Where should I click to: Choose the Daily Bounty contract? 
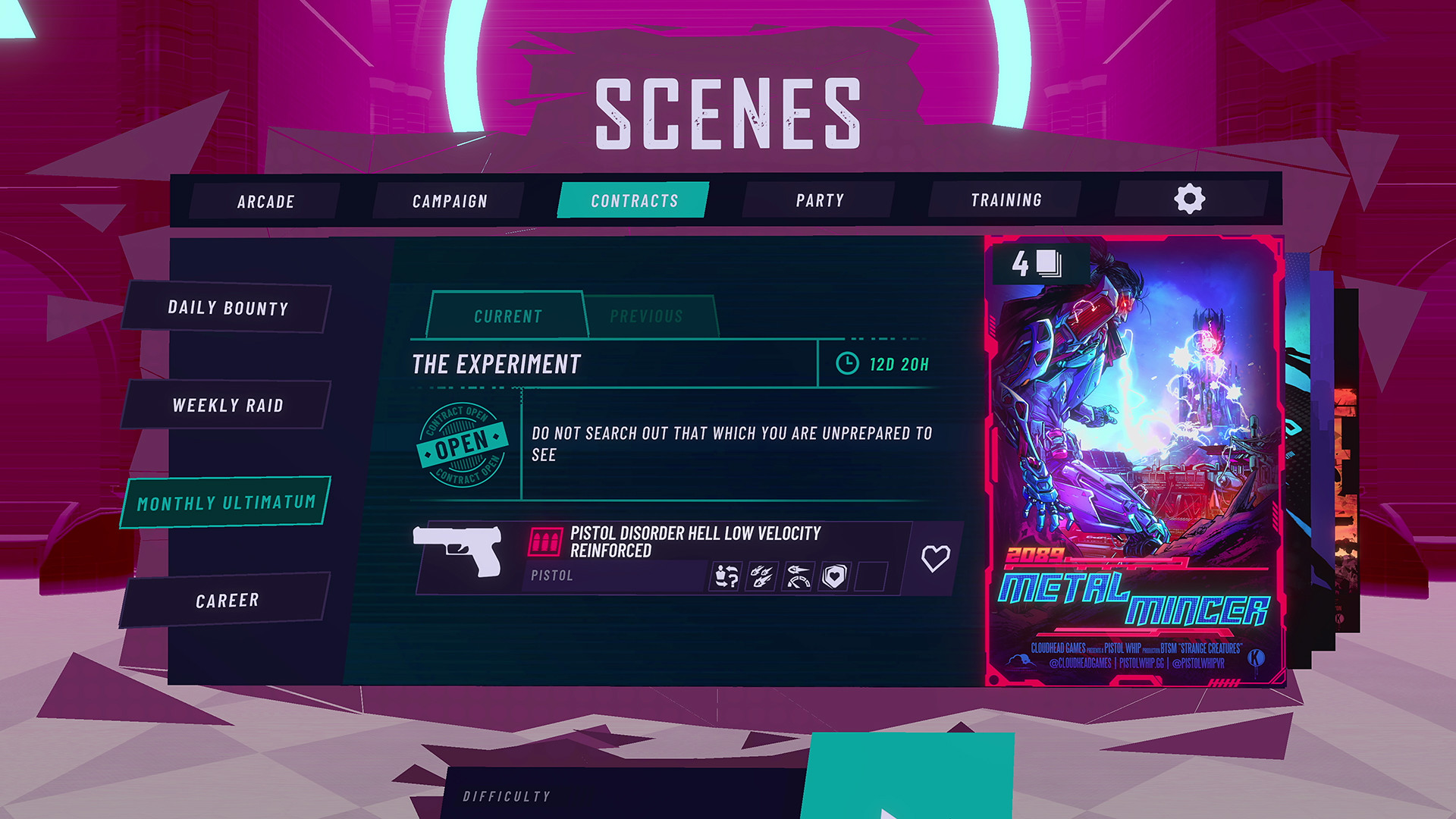[x=227, y=308]
